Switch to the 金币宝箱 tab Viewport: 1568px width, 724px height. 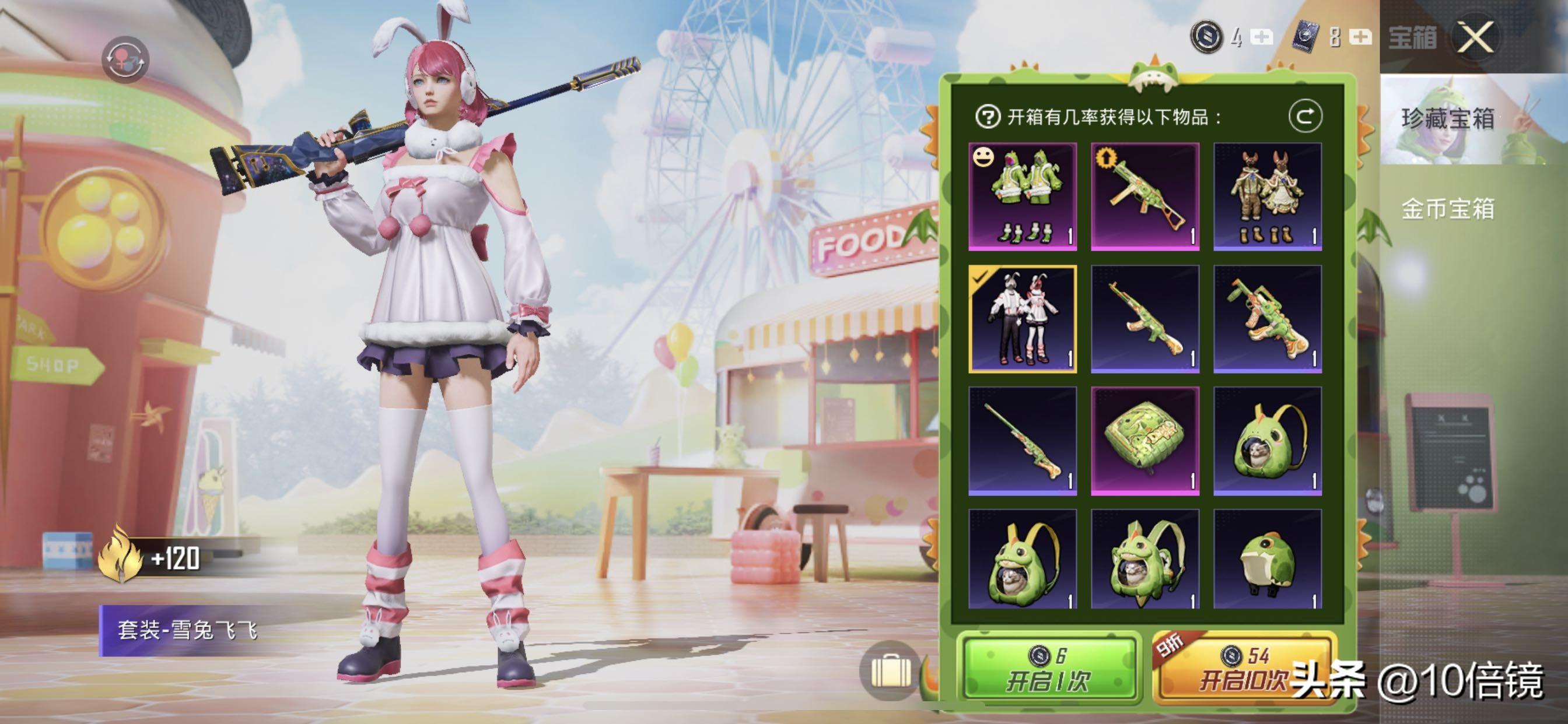[1448, 209]
